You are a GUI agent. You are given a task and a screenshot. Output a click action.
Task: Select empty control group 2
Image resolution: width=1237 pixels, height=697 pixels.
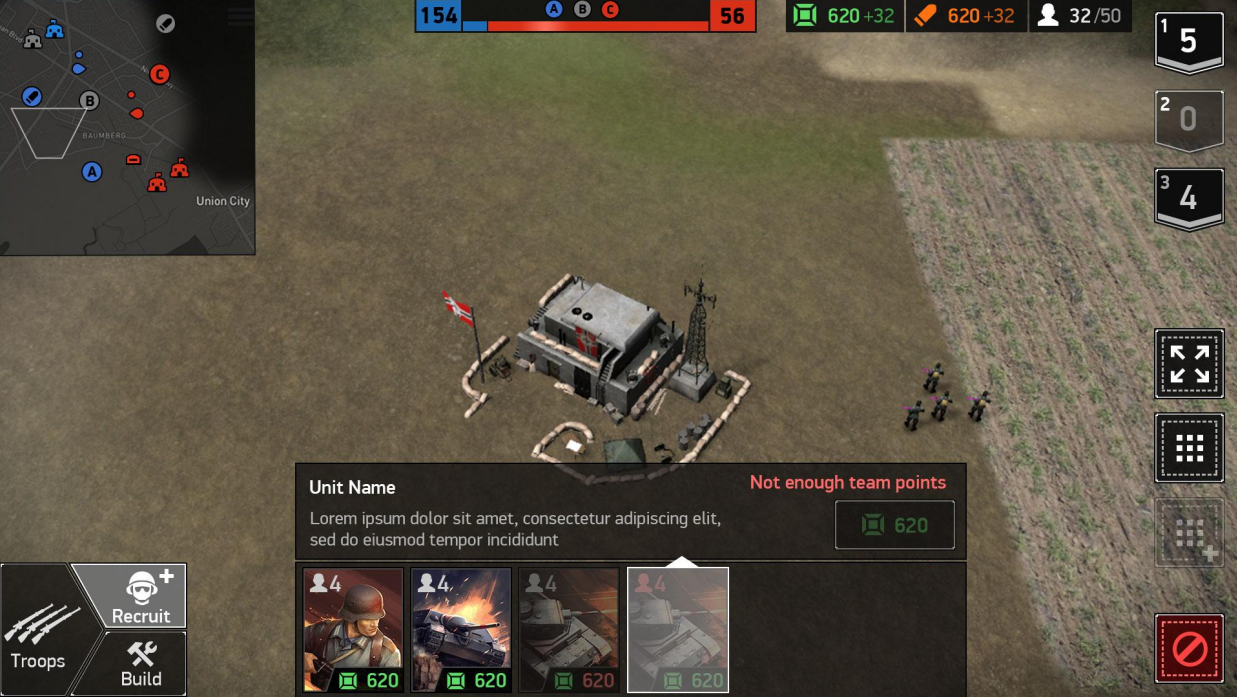click(1189, 120)
